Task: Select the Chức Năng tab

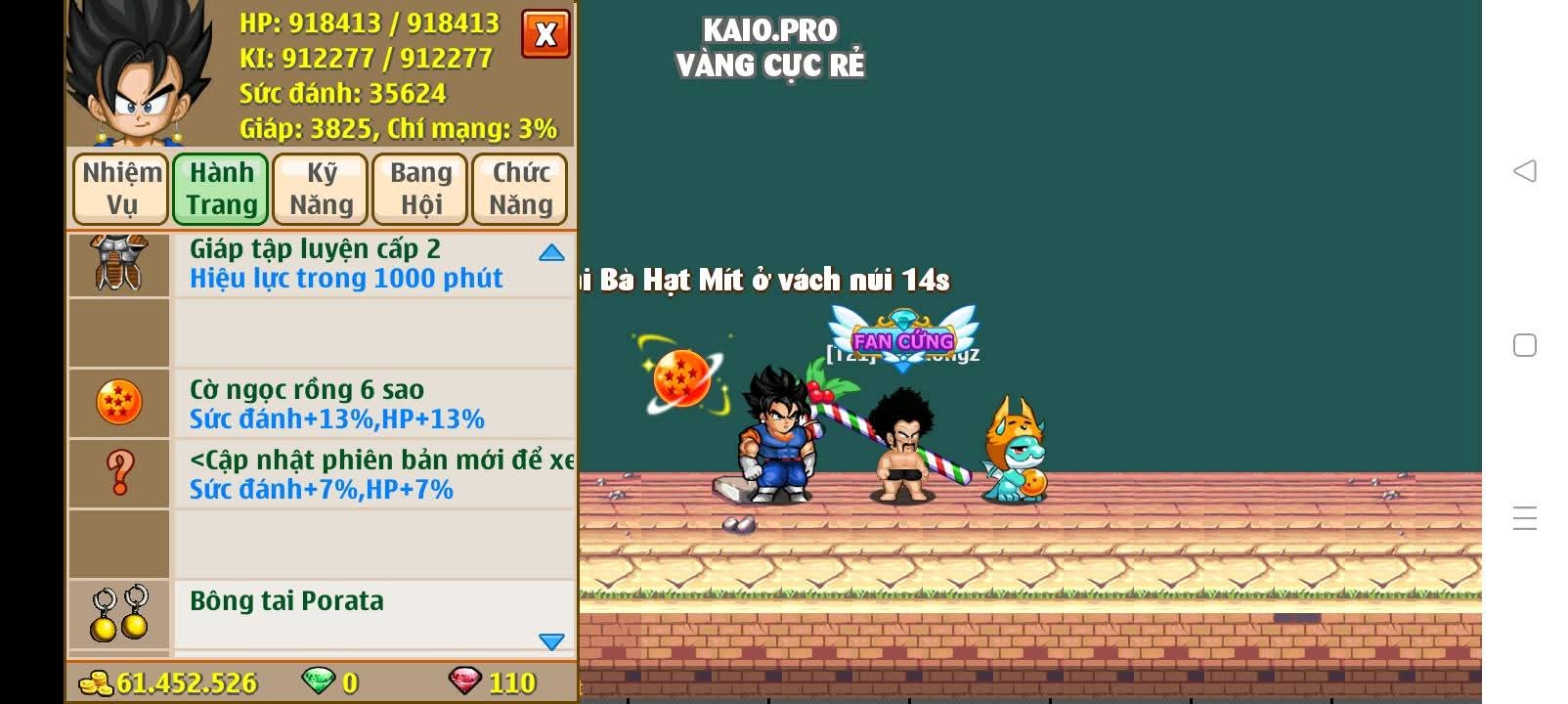Action: click(519, 188)
